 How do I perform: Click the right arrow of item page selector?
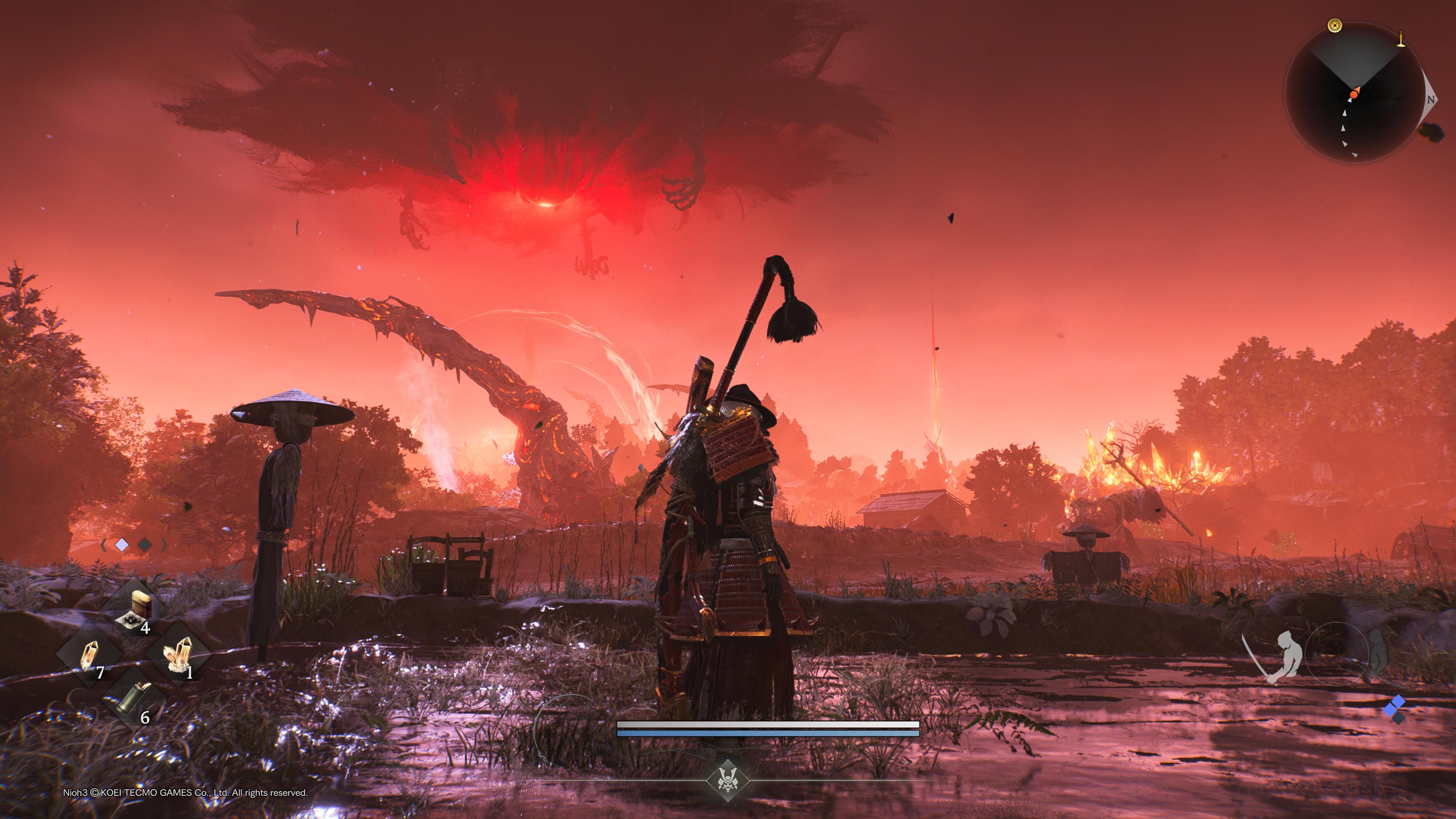(165, 545)
